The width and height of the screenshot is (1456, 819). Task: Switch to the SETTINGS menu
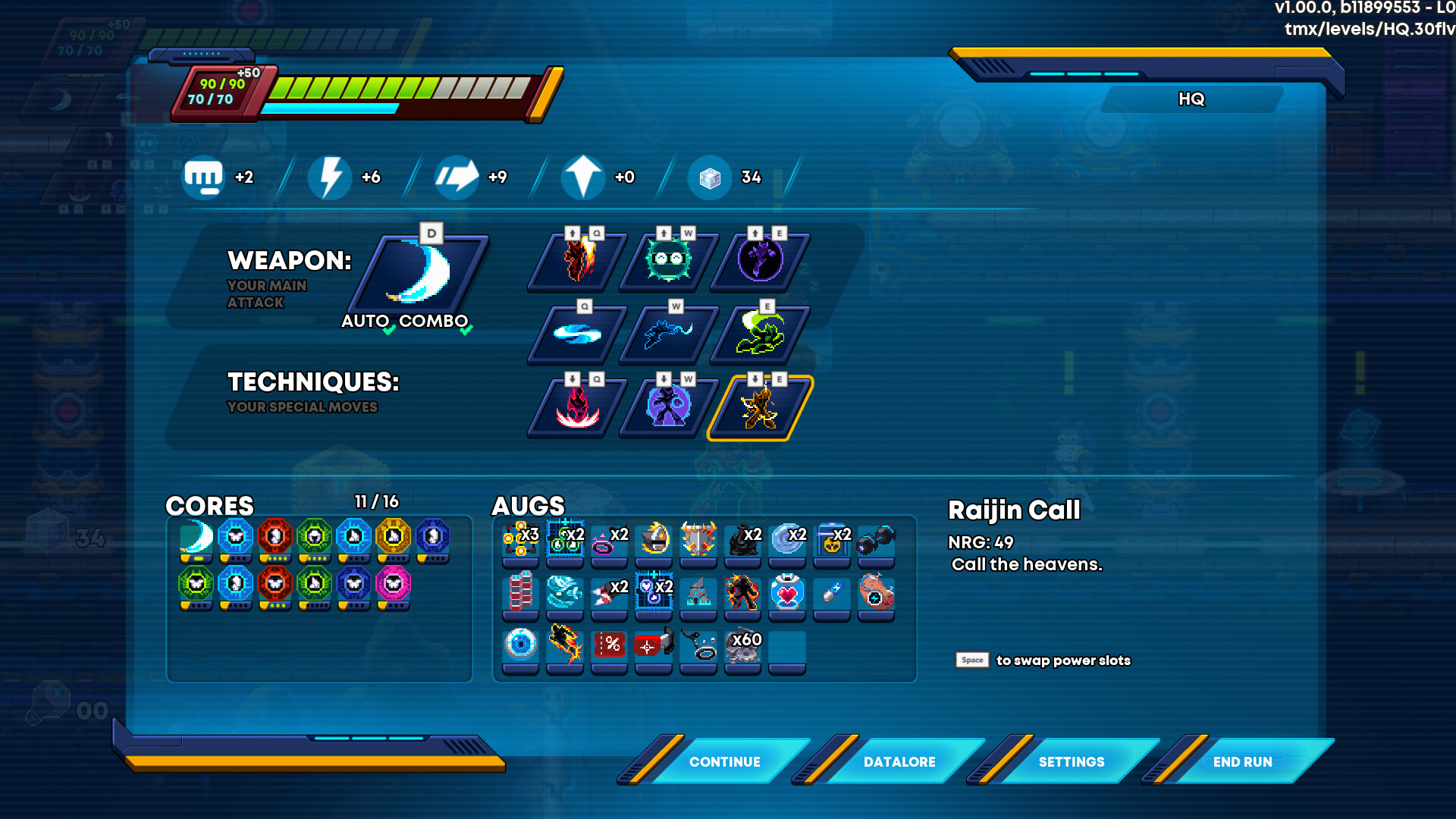1072,761
